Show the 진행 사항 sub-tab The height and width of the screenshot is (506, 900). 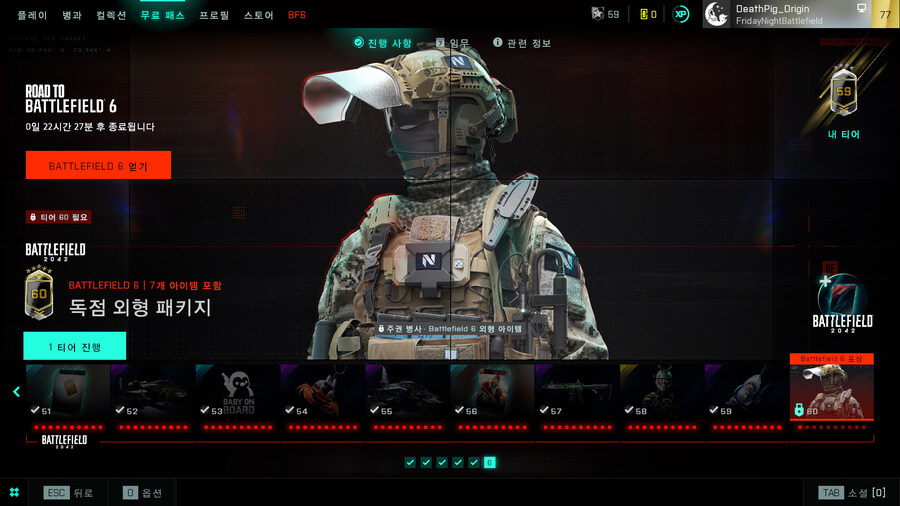(382, 43)
